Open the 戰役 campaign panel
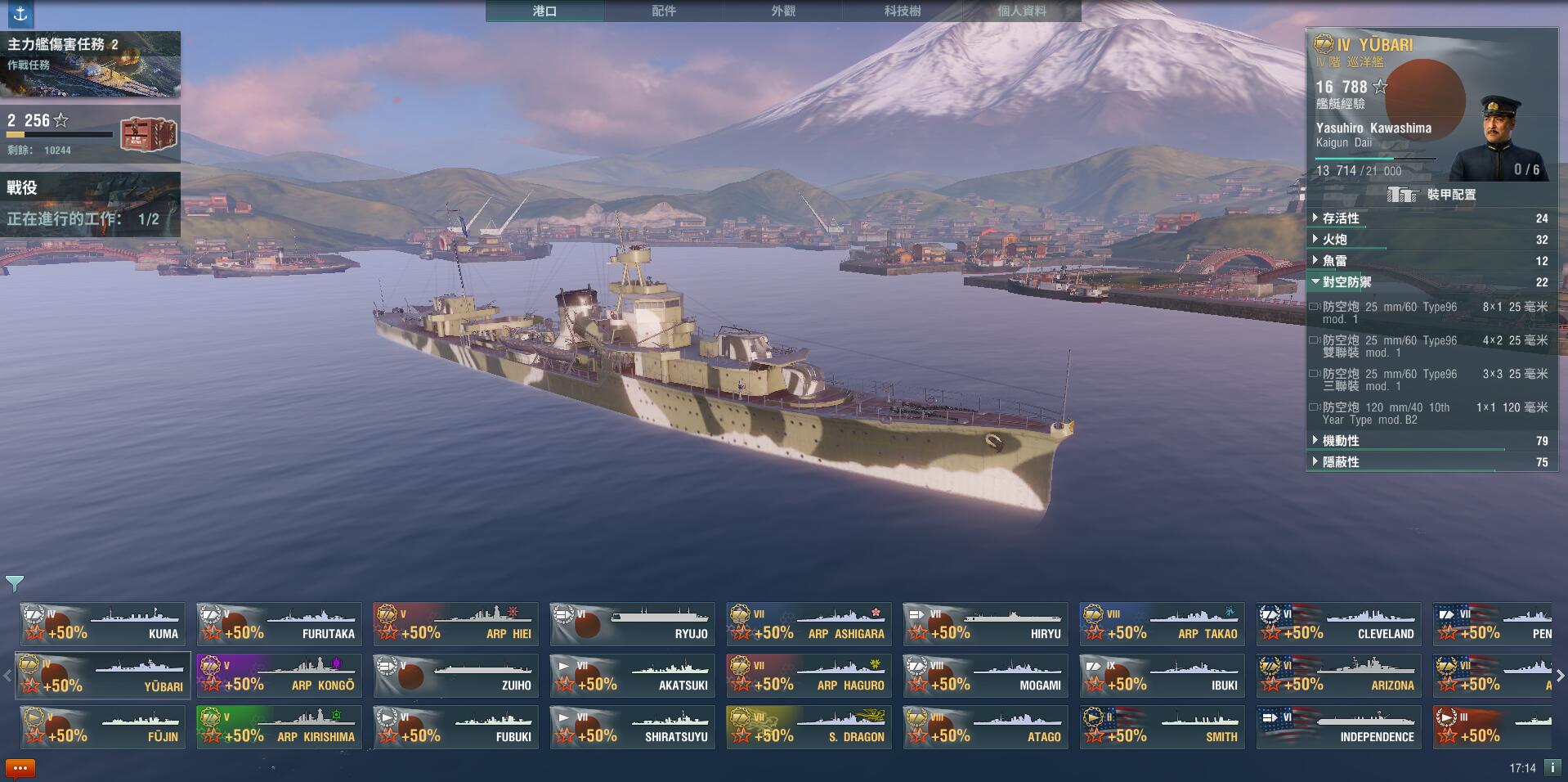Viewport: 1568px width, 782px height. (90, 204)
